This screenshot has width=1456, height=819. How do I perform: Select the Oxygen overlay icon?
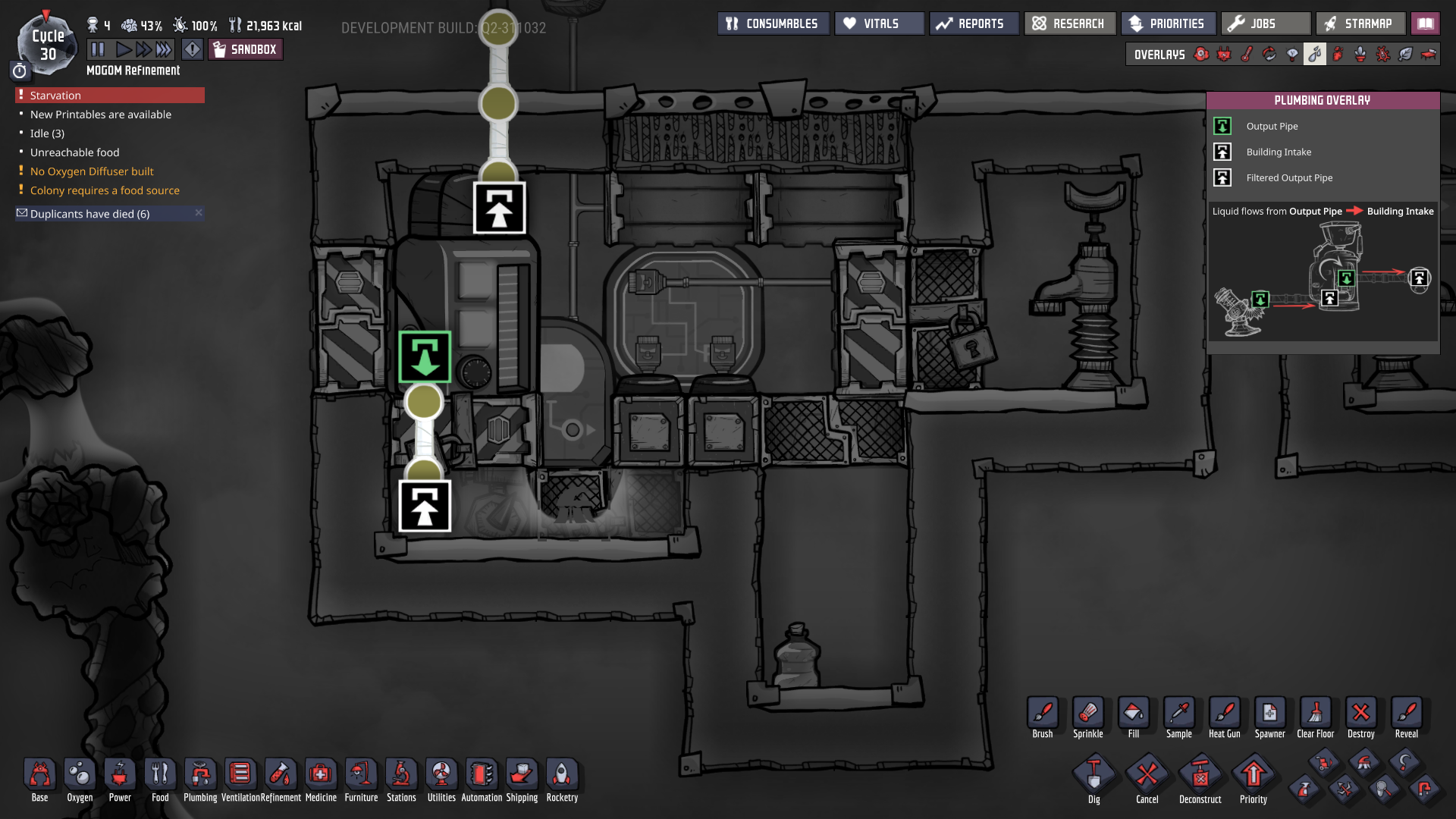(1201, 55)
